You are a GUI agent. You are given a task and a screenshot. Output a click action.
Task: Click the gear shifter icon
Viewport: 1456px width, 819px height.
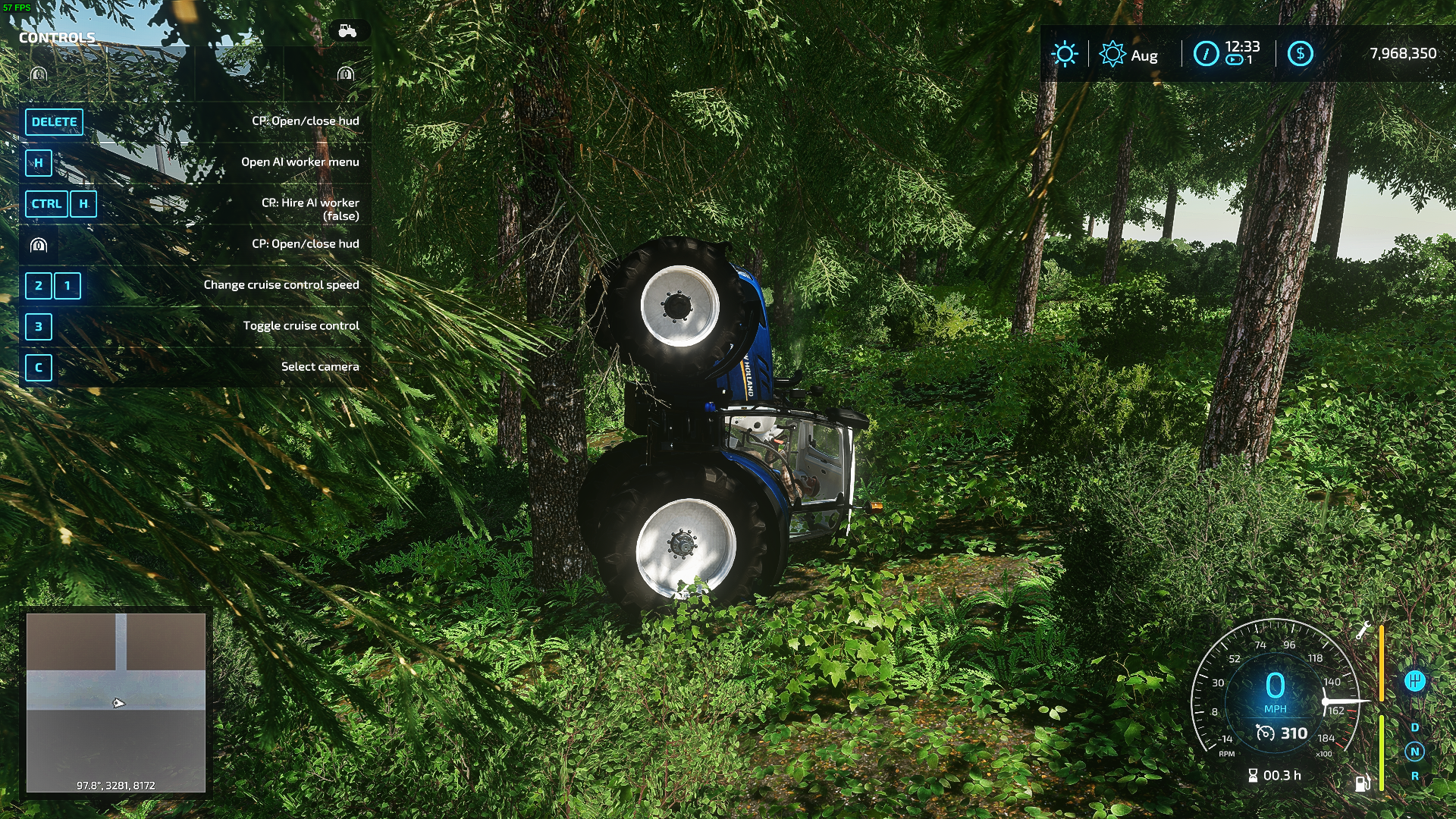[x=1414, y=681]
